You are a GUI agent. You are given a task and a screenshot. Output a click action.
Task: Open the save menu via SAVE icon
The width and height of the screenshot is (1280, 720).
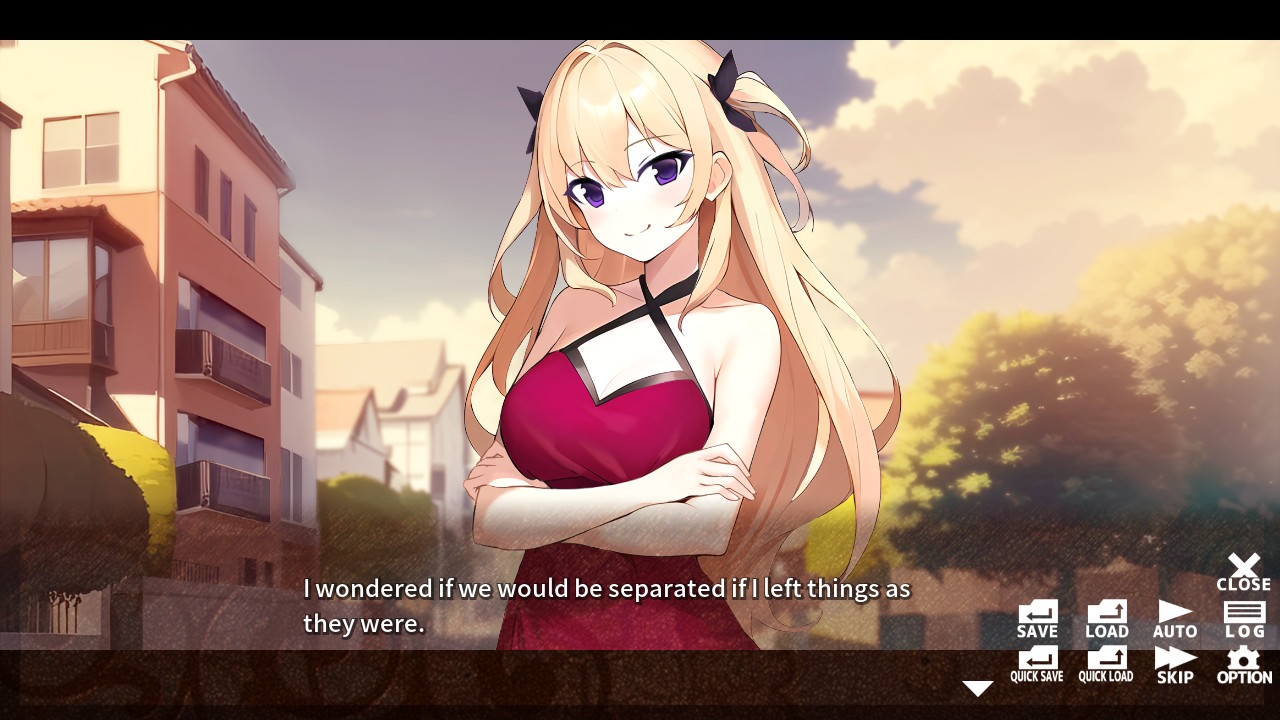coord(1036,617)
